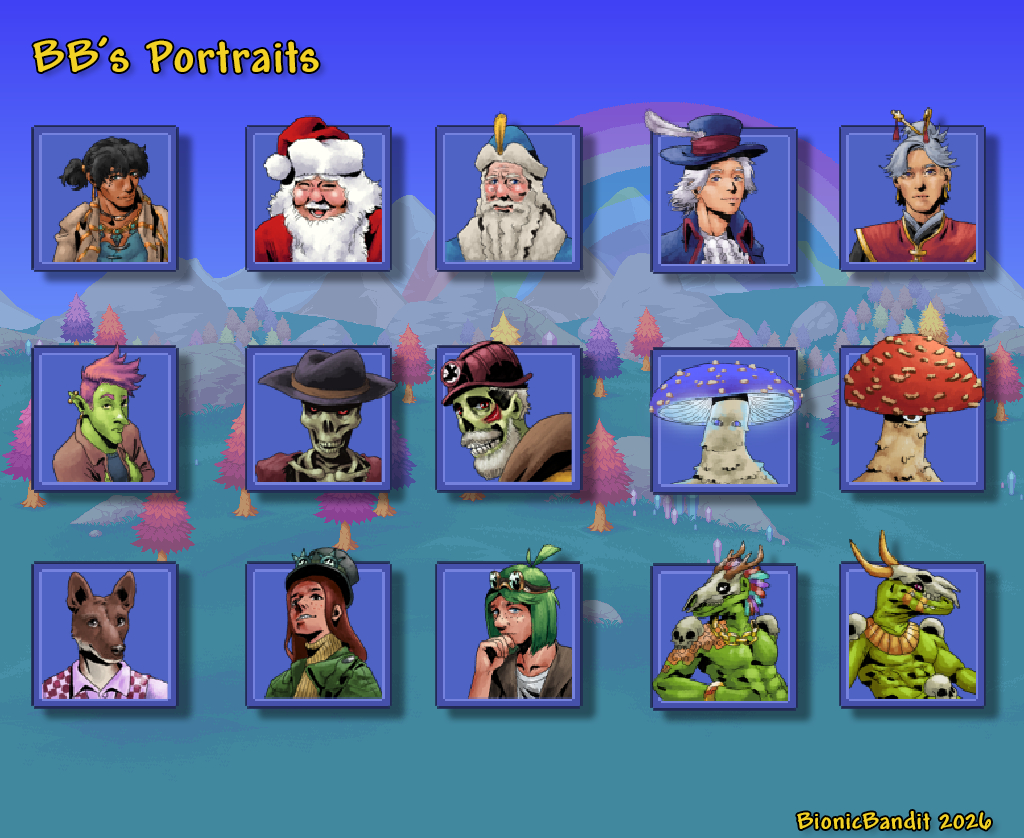Pick the white-bearded wizard portrait
The height and width of the screenshot is (838, 1024).
508,198
